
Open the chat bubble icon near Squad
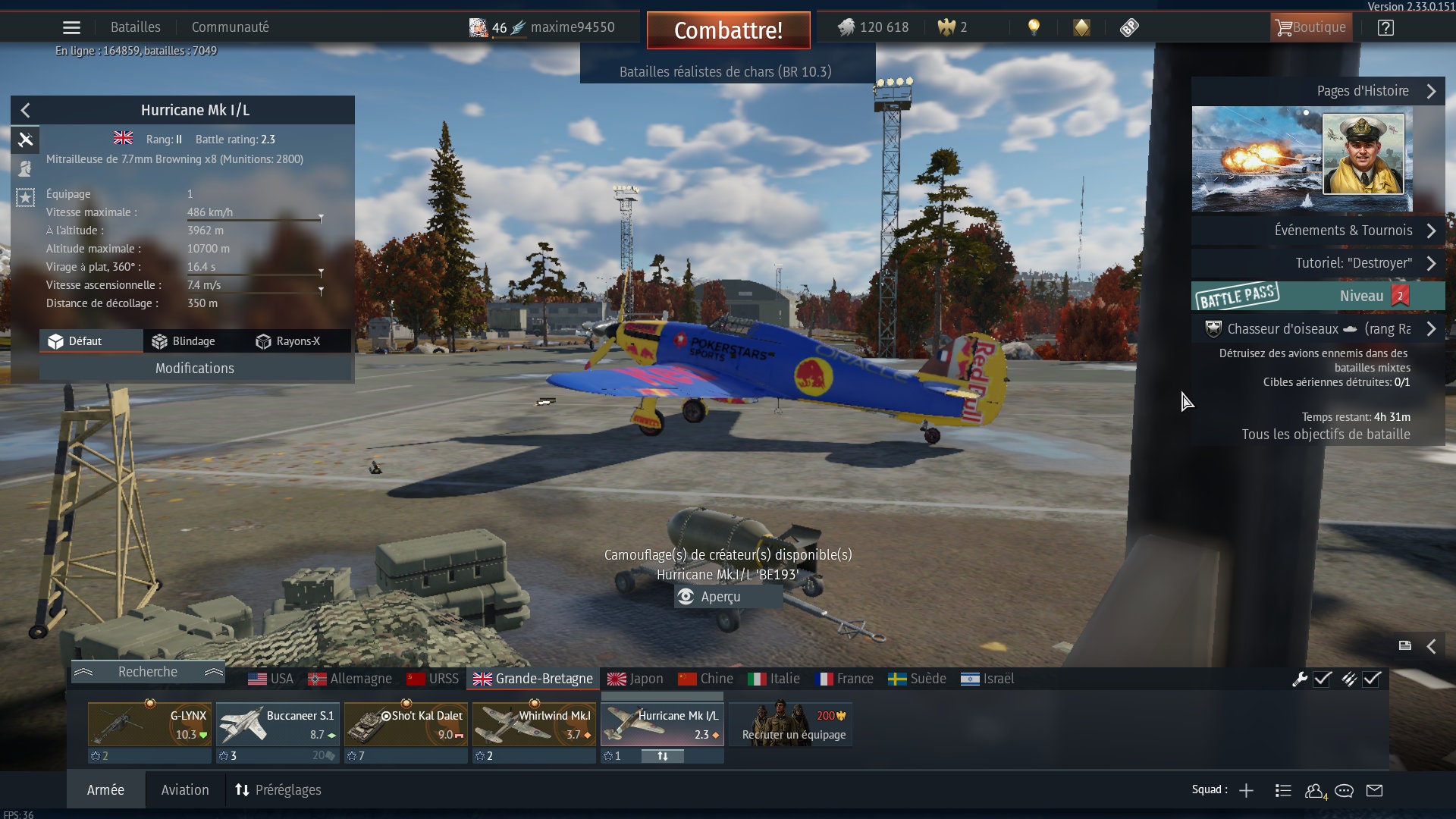[1344, 790]
